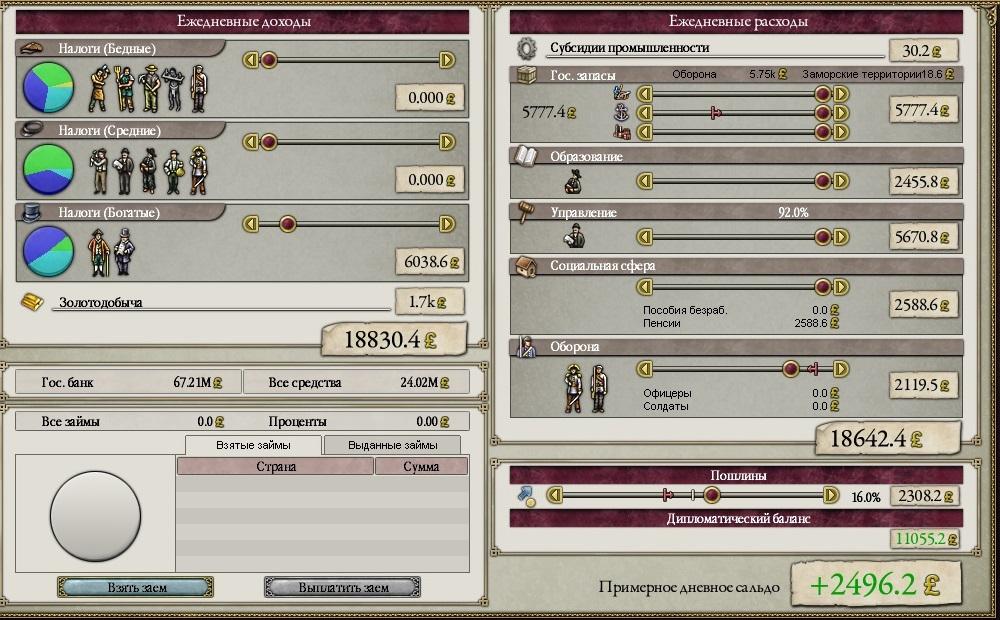Click the poor taxes pie chart
This screenshot has height=620, width=1000.
[x=49, y=87]
